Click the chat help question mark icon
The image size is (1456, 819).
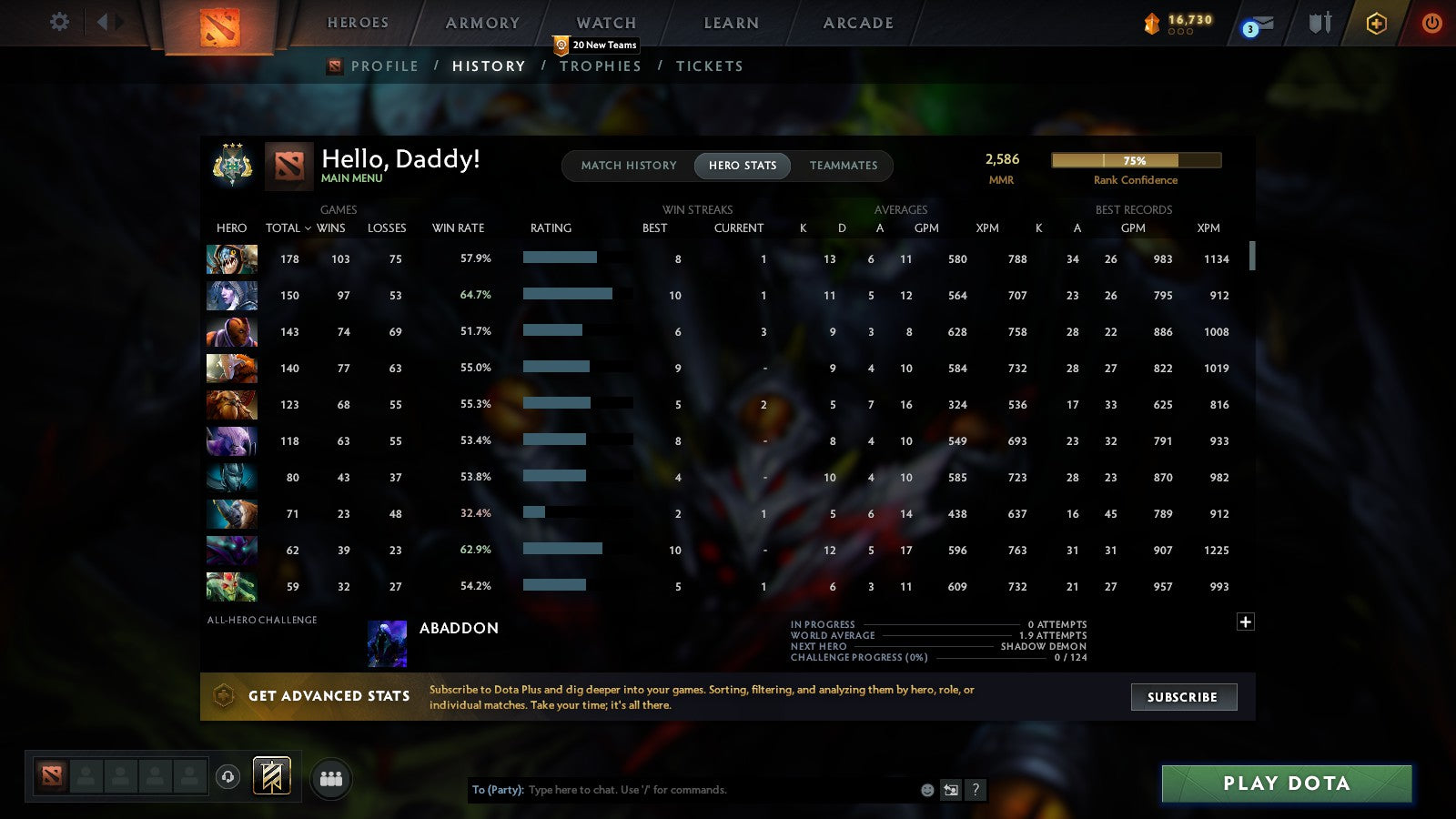click(x=976, y=790)
